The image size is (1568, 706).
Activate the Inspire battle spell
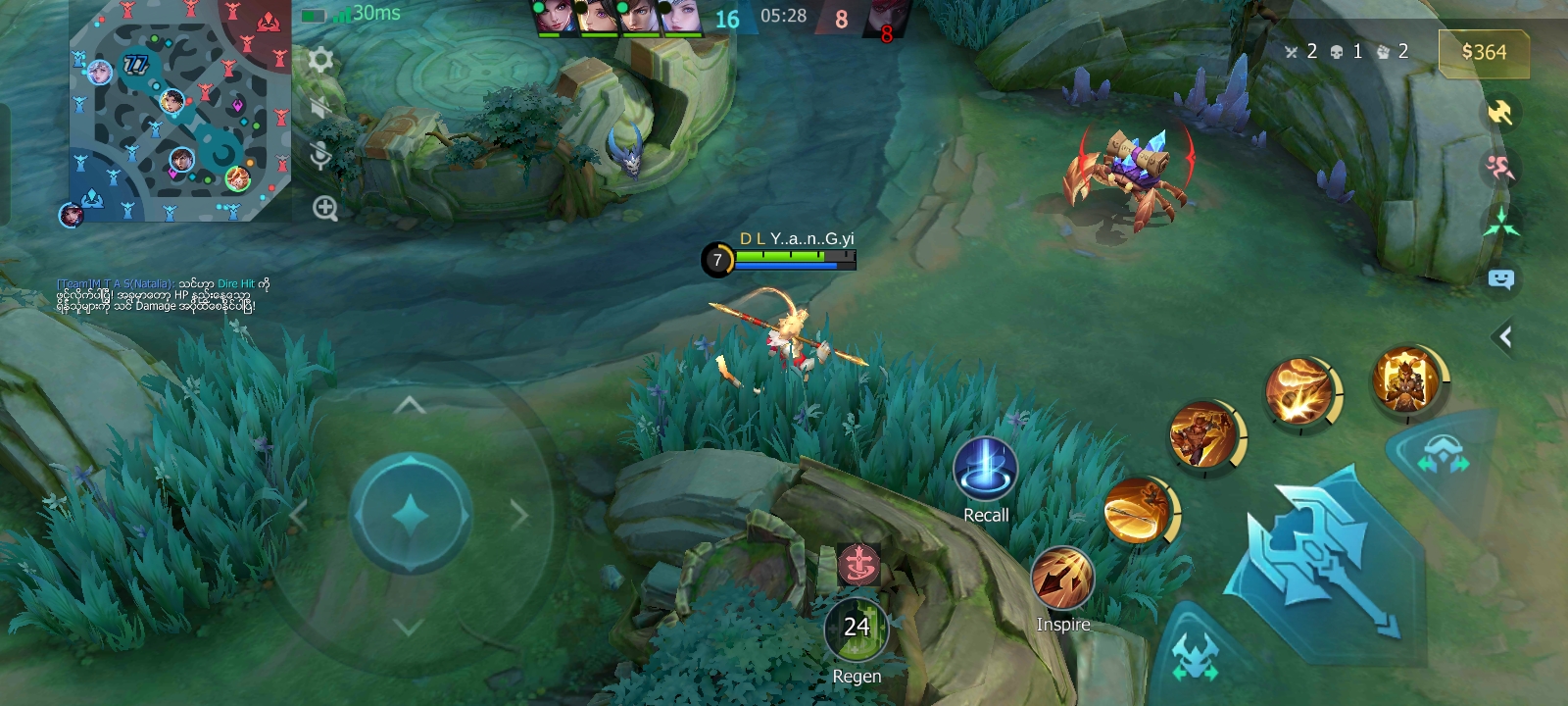click(x=1062, y=579)
